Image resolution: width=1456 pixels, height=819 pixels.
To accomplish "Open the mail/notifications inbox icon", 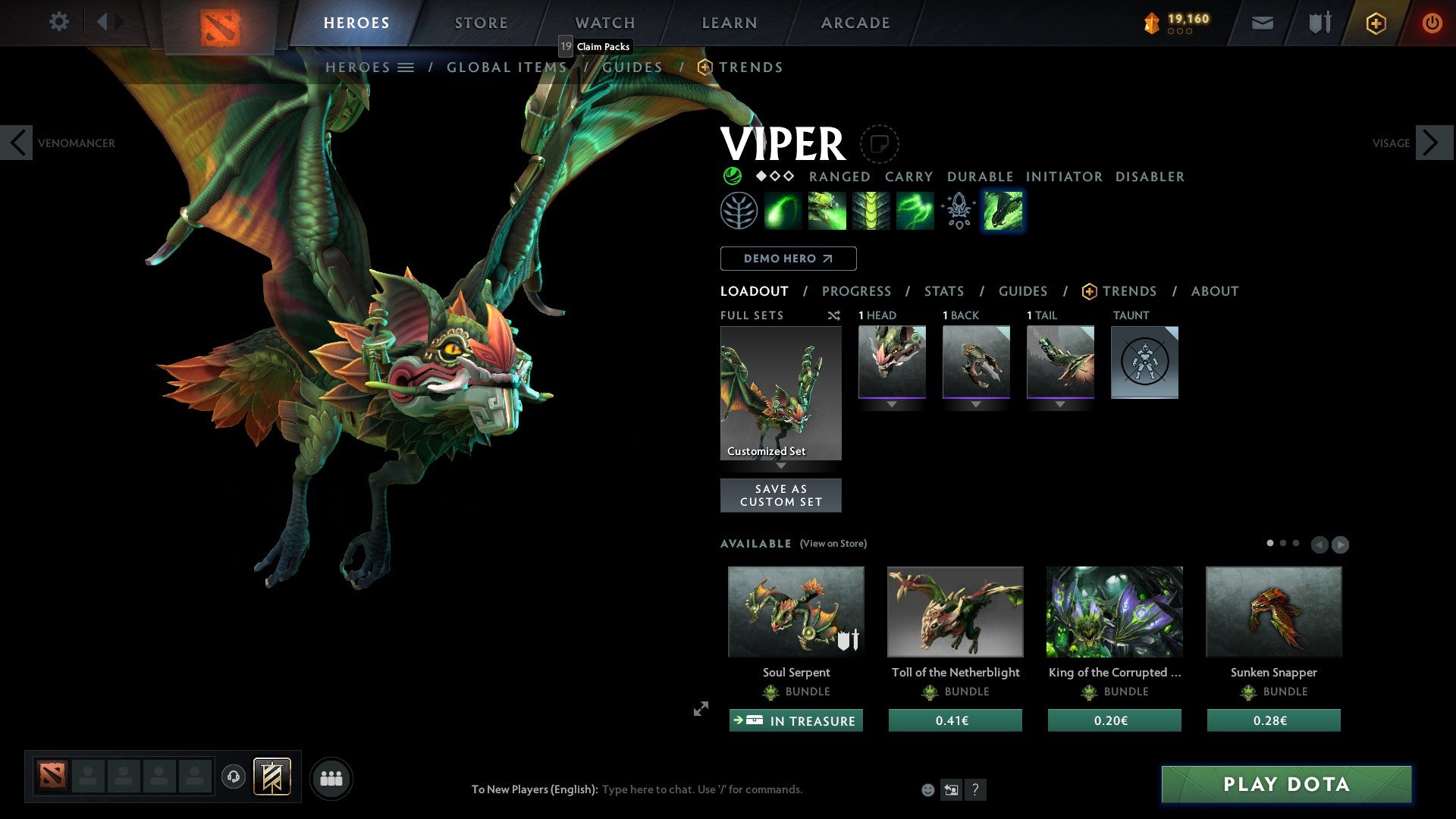I will [1263, 23].
